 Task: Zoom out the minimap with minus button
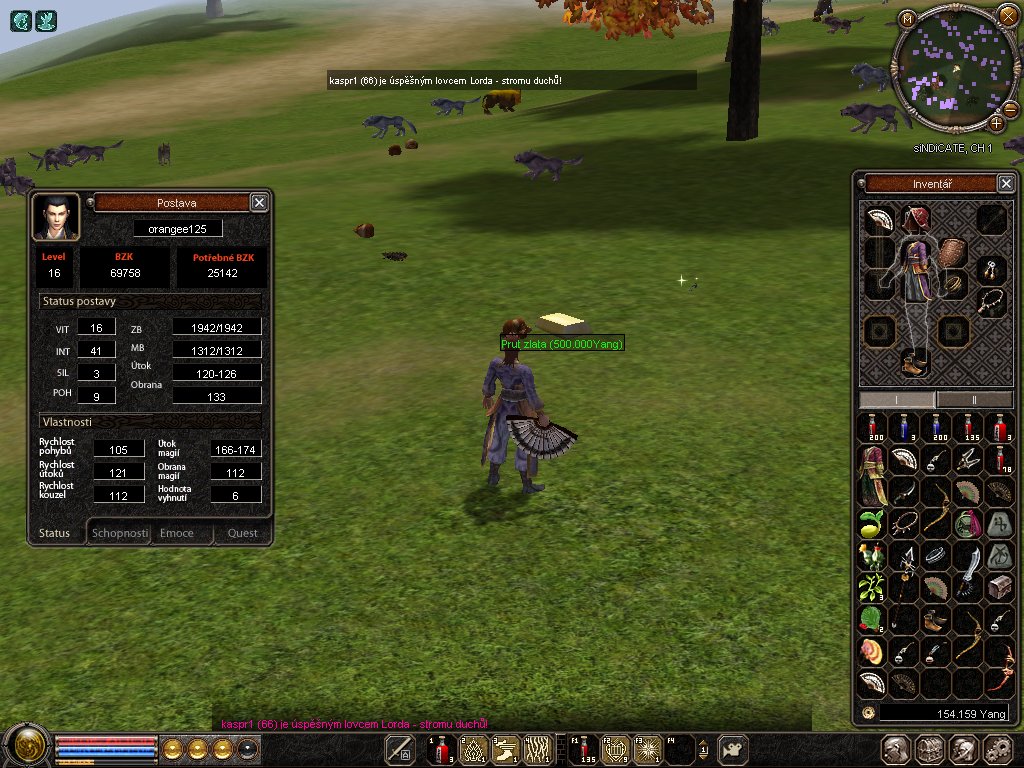click(1010, 108)
